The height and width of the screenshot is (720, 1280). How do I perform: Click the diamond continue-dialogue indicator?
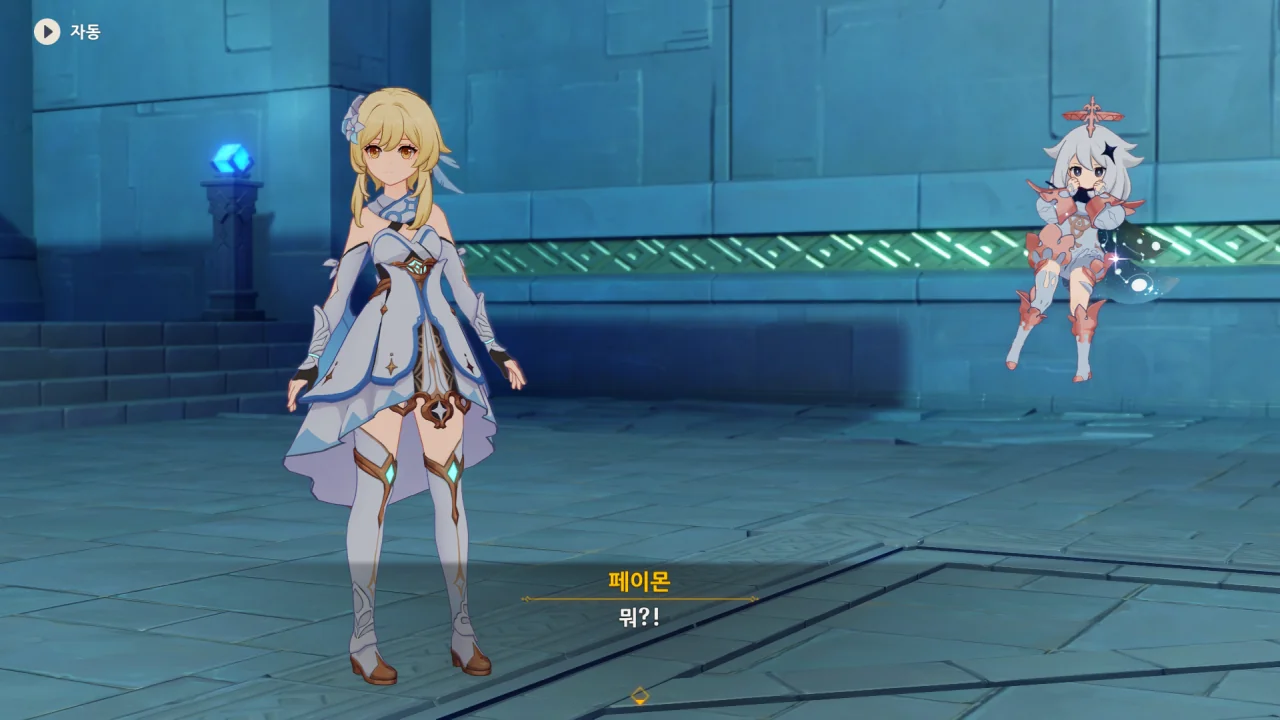tap(640, 695)
